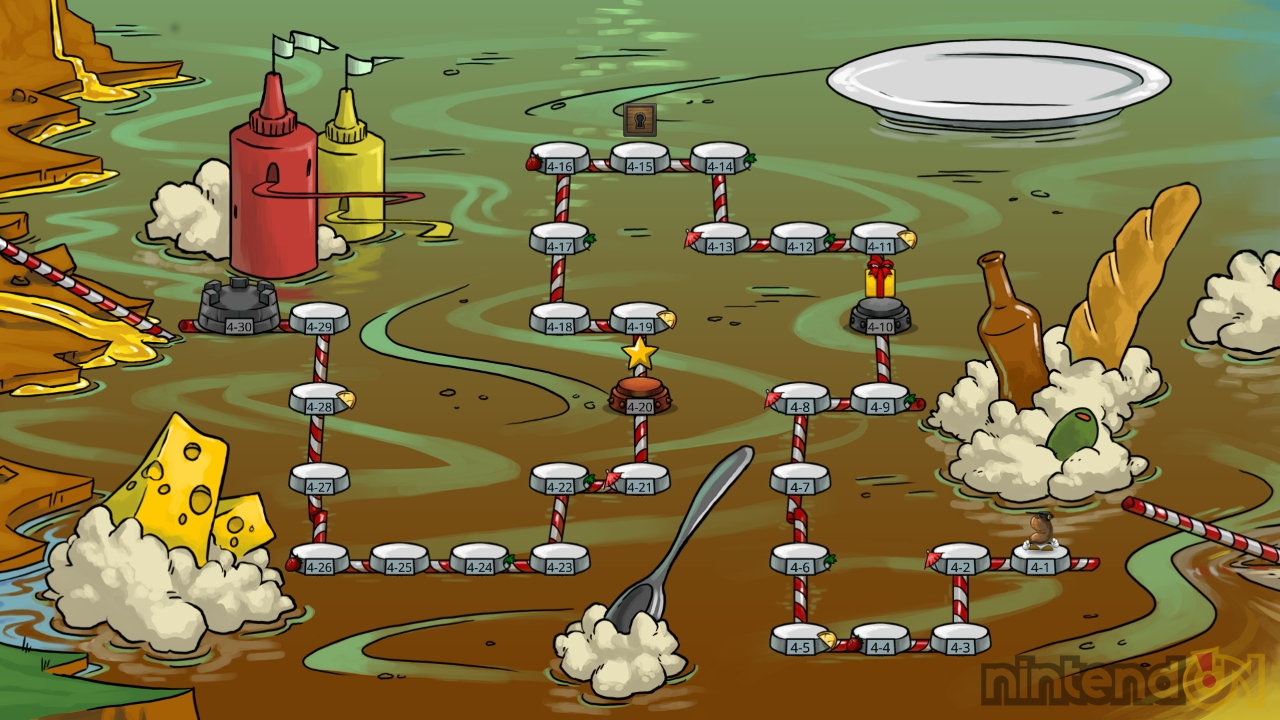
Task: Select the 4-20 star pedestal level
Action: tap(640, 397)
